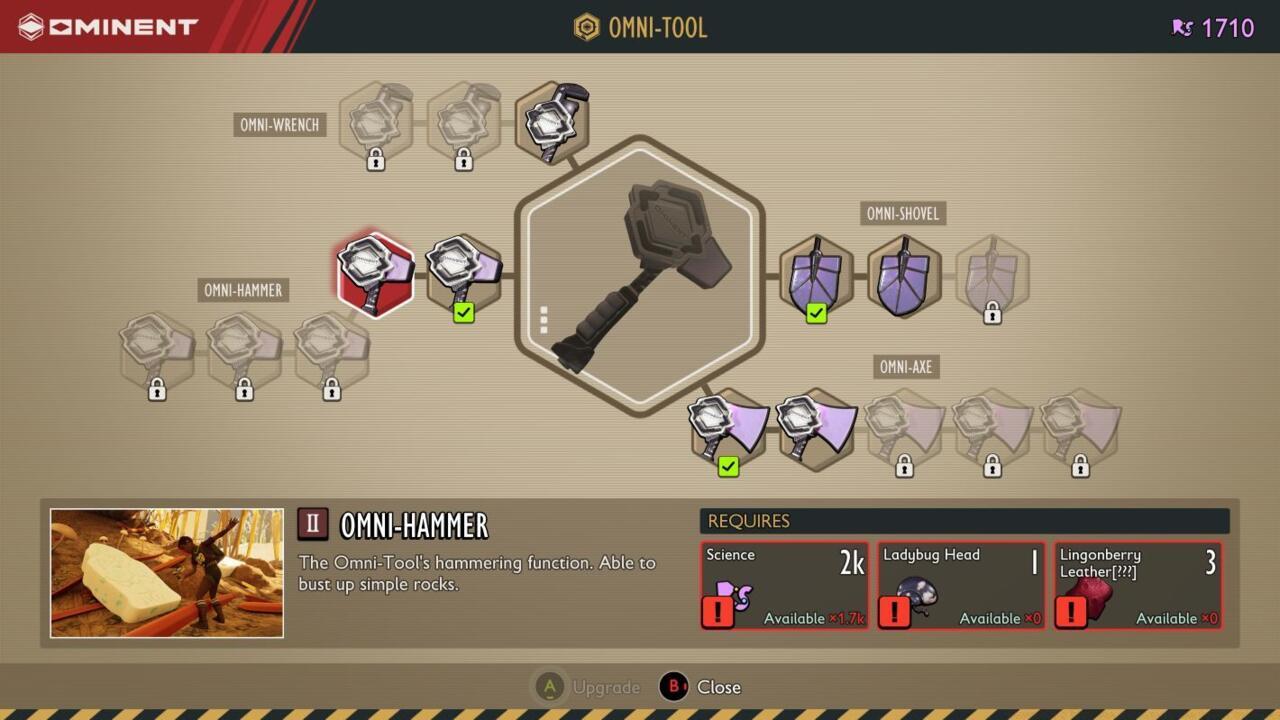
Task: Select the unlocked Omni-Wrench tier upgrade icon
Action: (552, 120)
